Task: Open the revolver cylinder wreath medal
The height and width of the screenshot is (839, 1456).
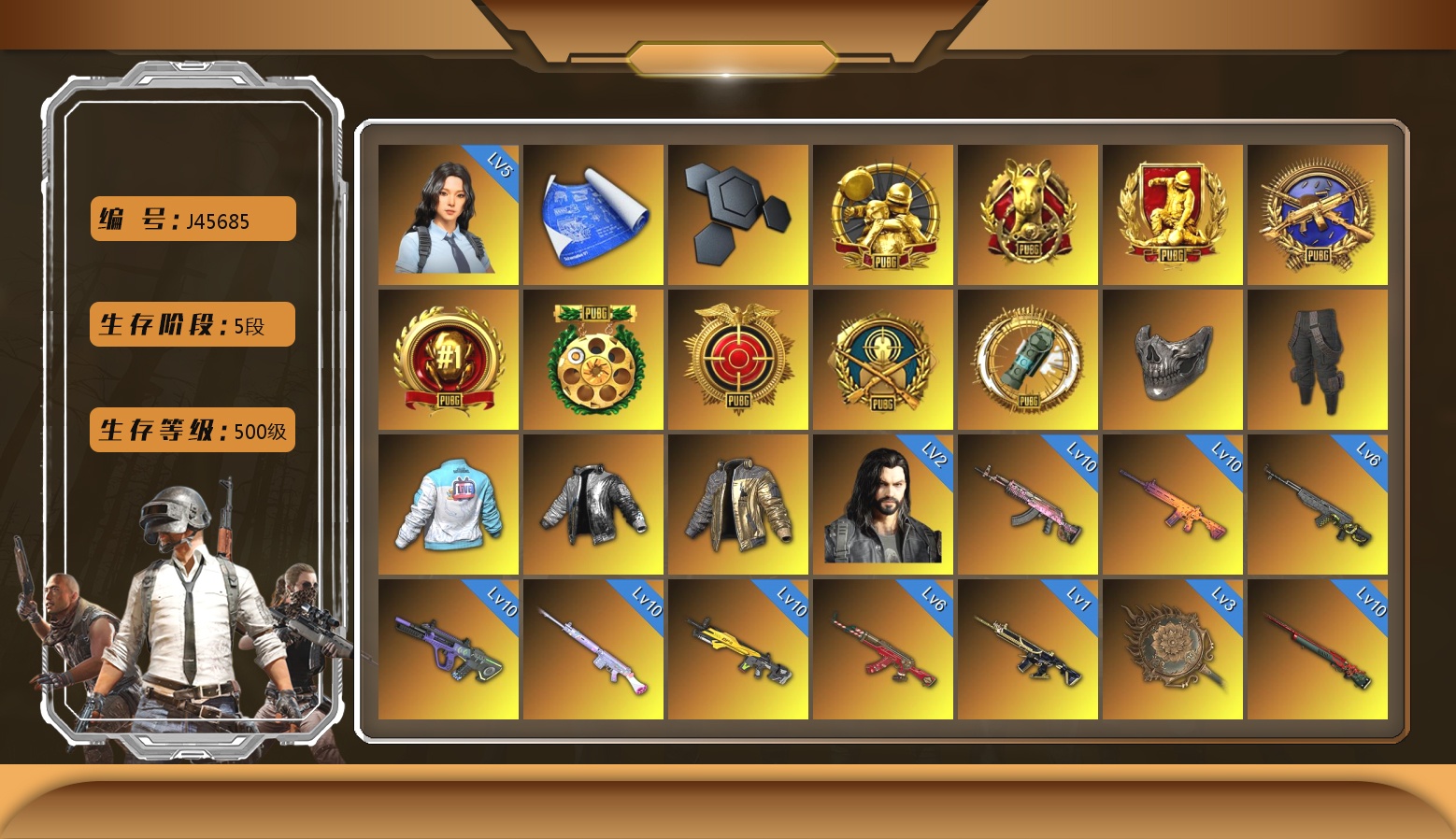Action: point(592,360)
